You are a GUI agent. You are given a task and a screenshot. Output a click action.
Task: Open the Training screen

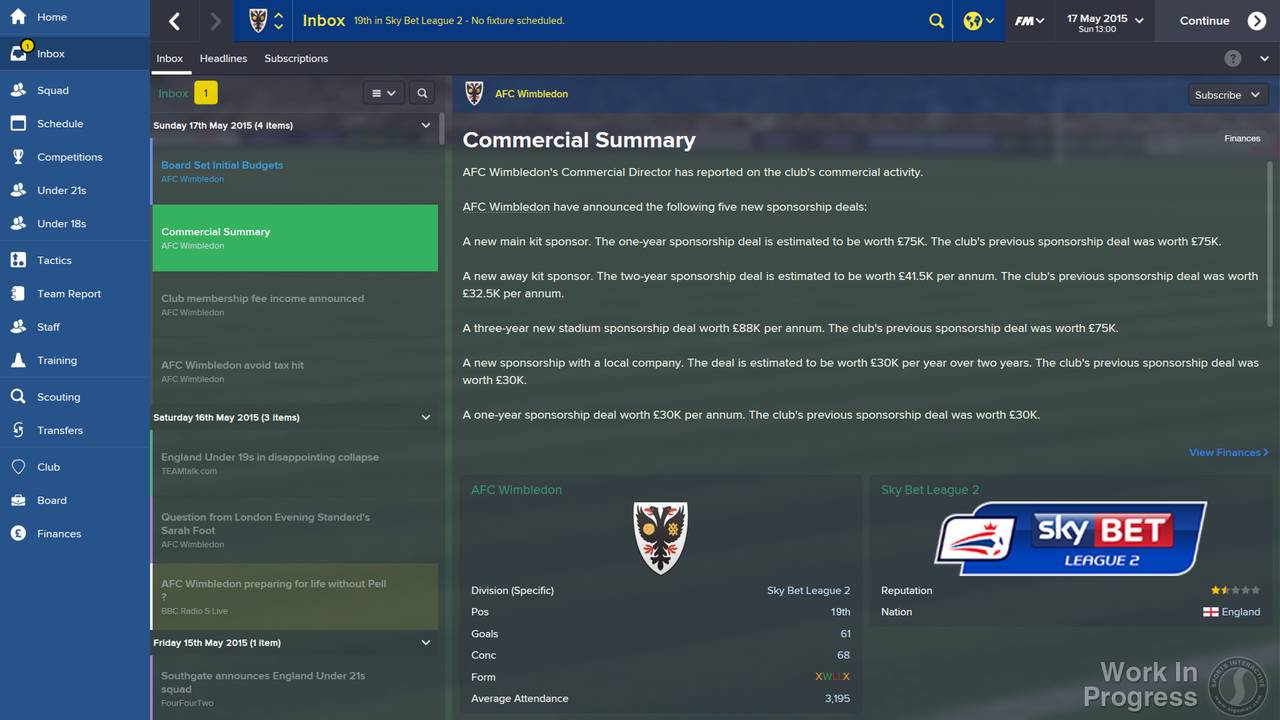57,360
